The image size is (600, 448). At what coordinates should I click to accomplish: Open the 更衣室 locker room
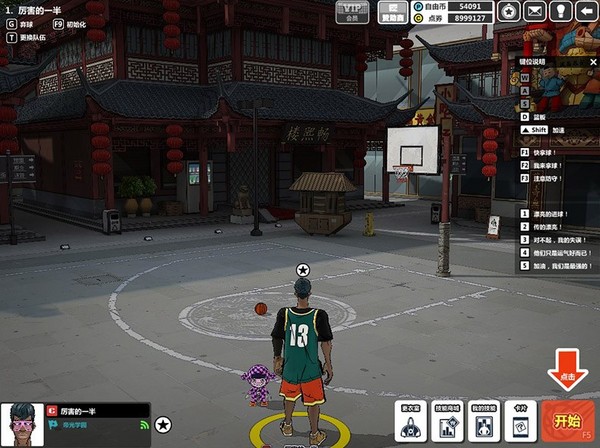pos(411,421)
